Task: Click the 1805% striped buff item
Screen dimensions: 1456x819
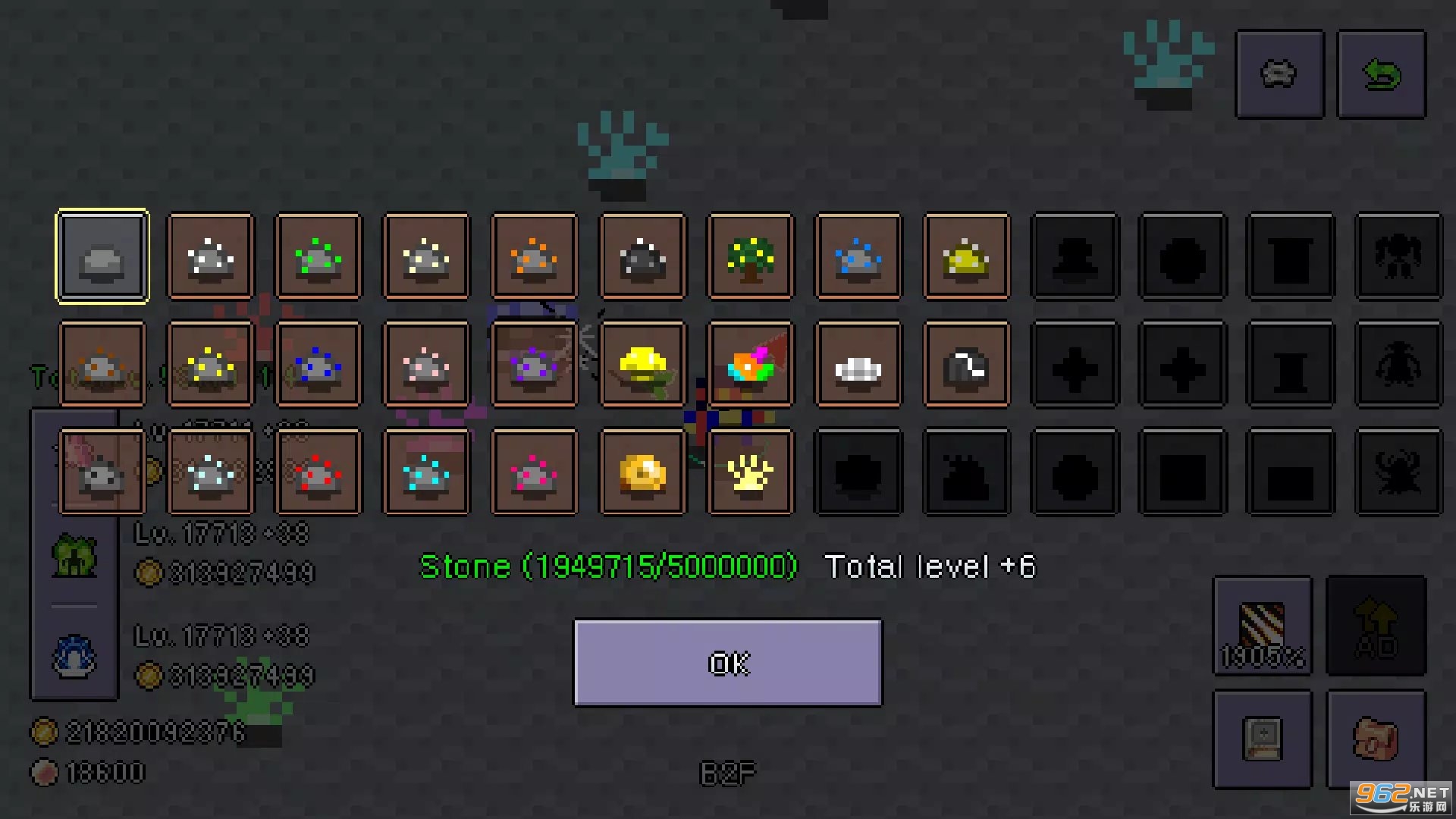Action: click(x=1263, y=627)
